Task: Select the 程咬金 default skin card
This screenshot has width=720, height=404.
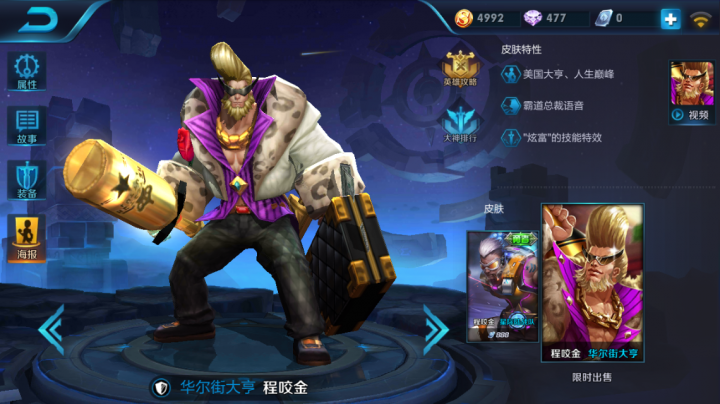Action: 503,285
